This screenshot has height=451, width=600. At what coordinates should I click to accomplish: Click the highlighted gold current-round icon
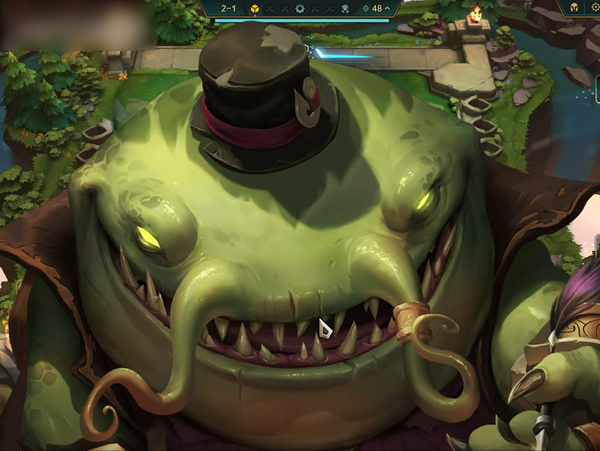point(255,8)
